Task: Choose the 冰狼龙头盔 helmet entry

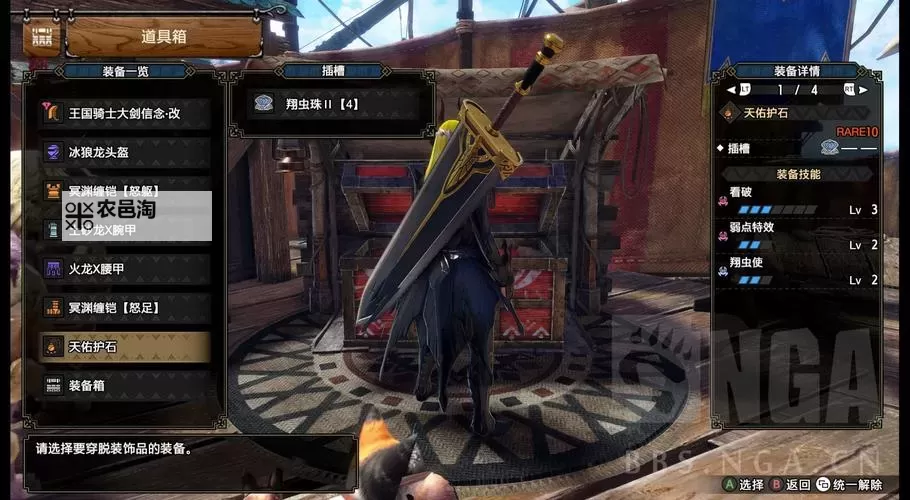Action: [125, 152]
